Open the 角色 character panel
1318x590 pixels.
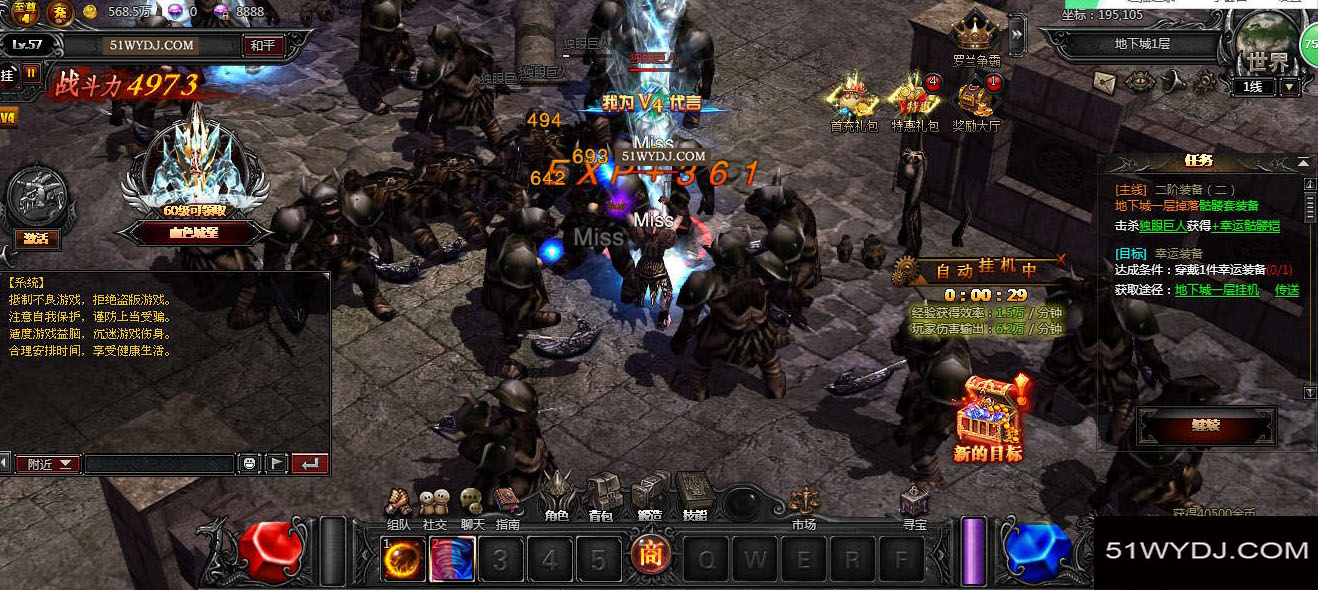tap(556, 495)
